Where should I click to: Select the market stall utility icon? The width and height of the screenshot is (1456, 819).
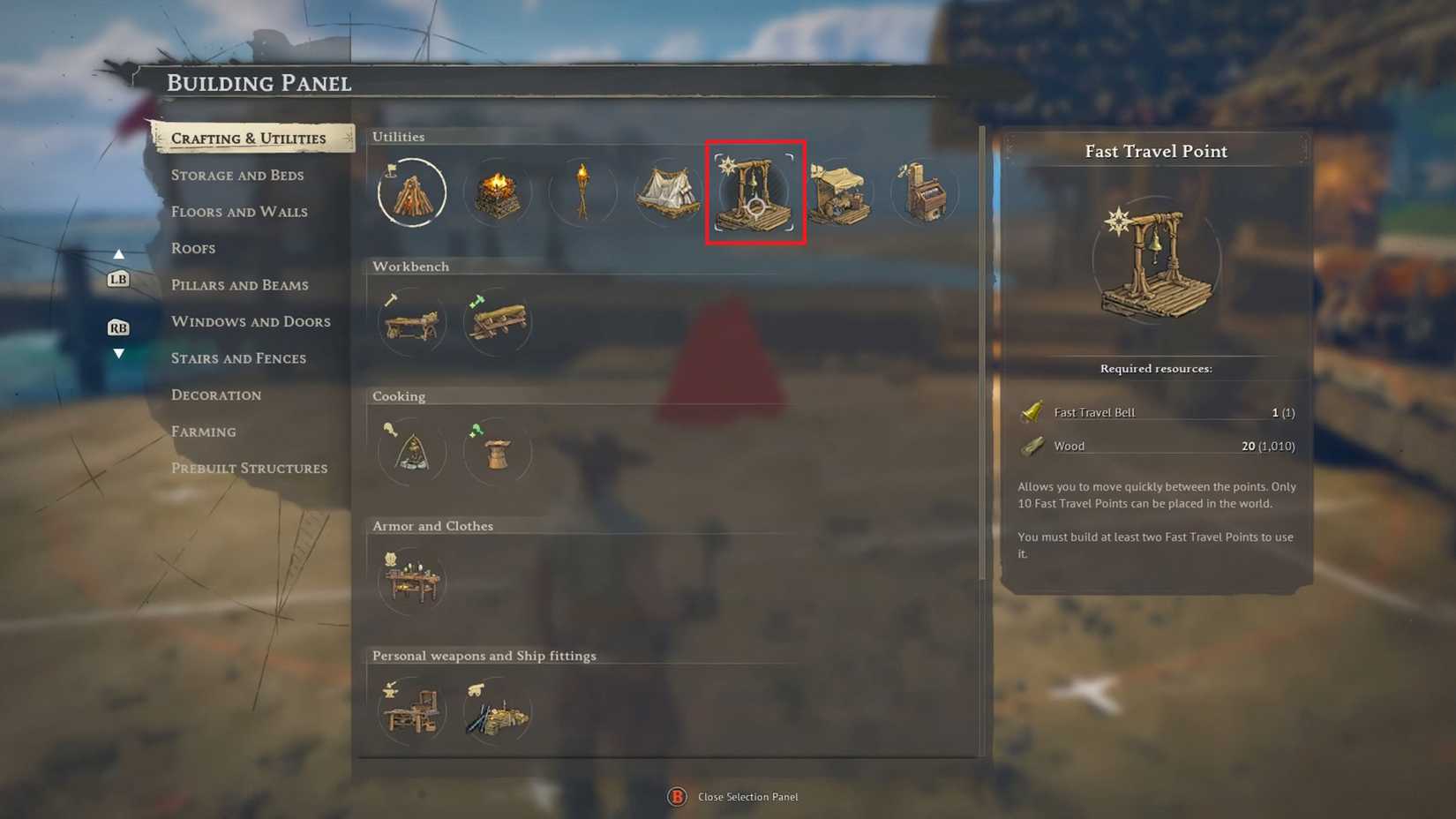840,192
